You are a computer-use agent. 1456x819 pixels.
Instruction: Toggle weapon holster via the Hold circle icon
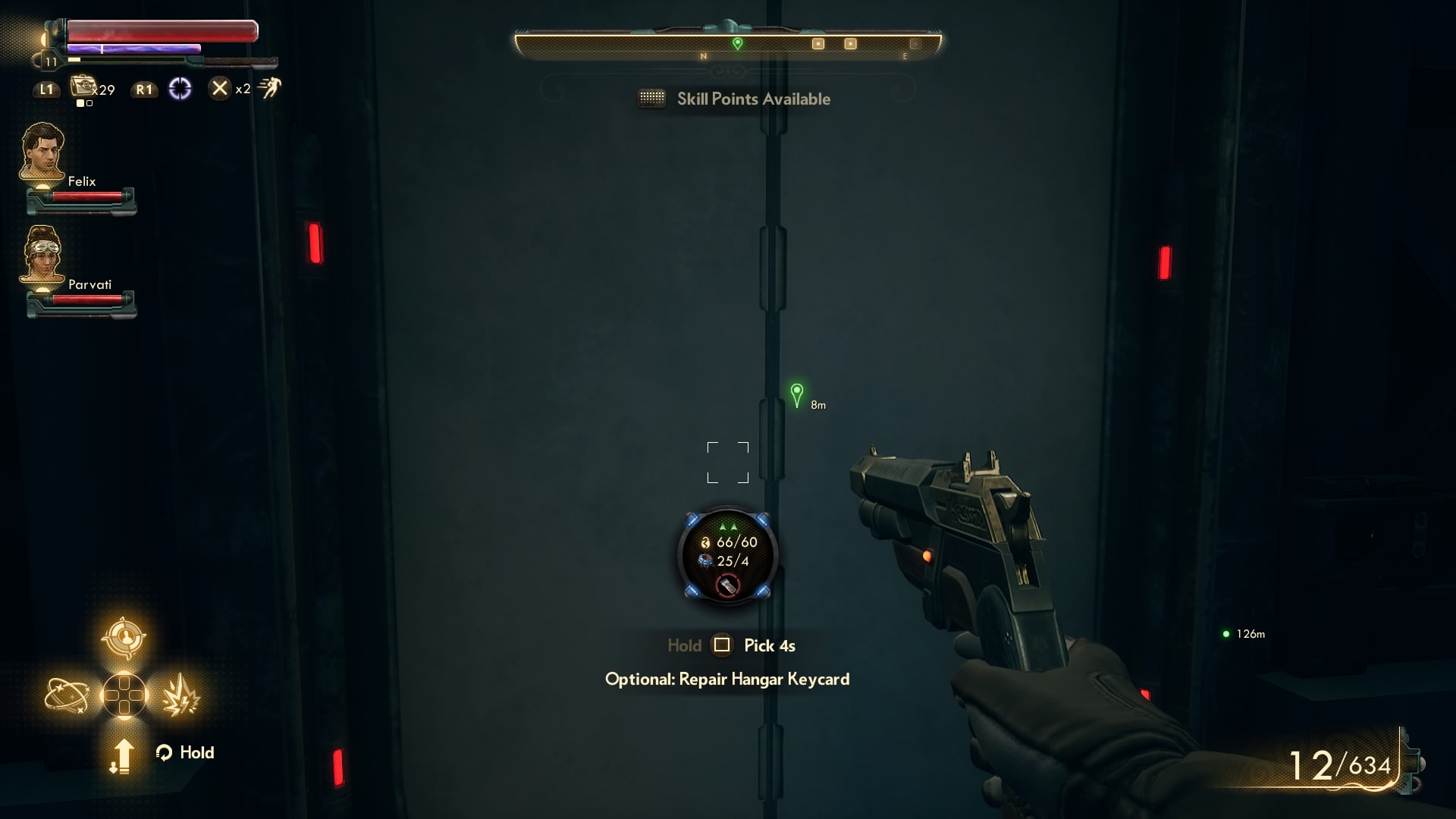(164, 752)
